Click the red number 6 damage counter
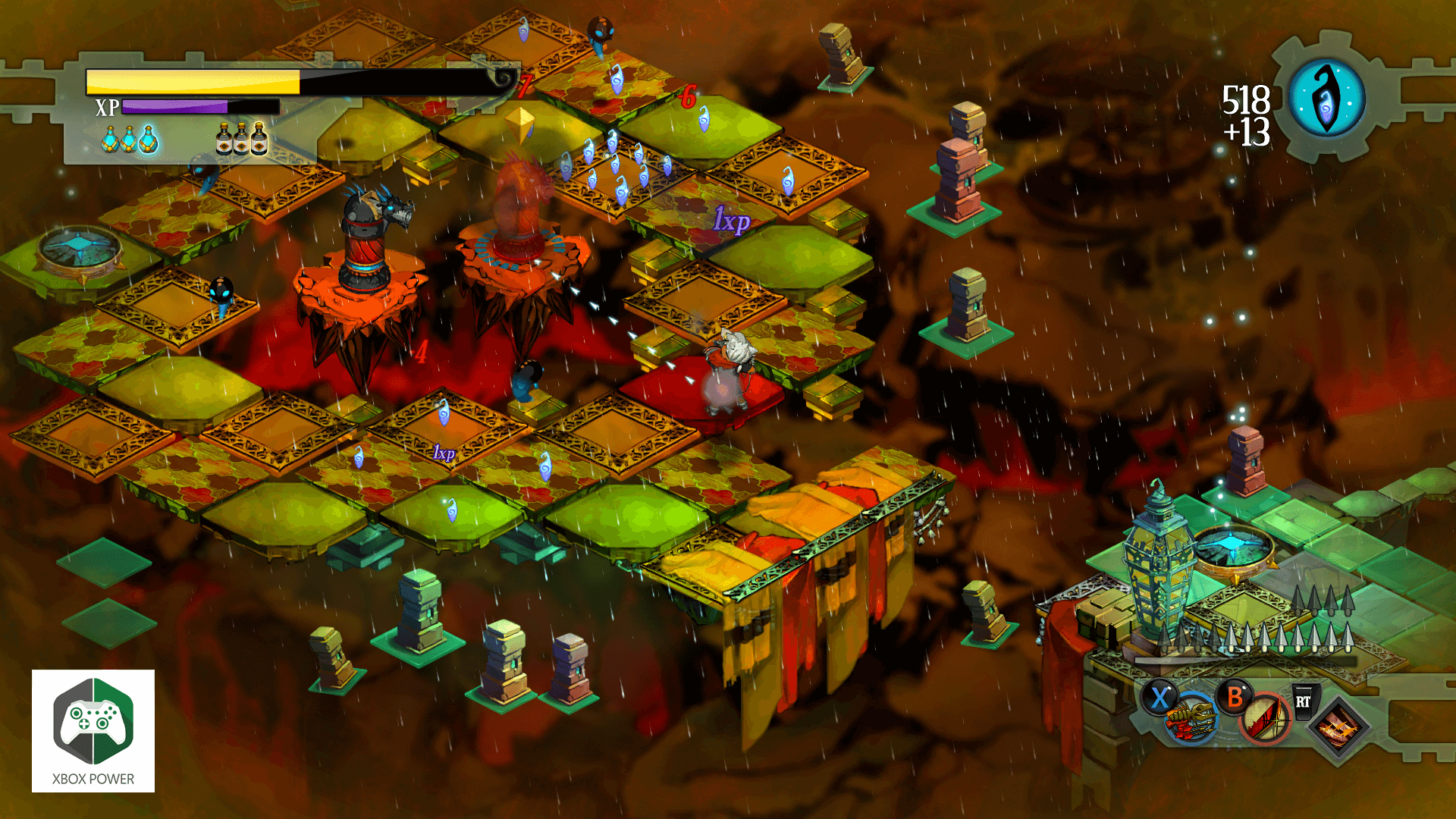 [x=689, y=97]
